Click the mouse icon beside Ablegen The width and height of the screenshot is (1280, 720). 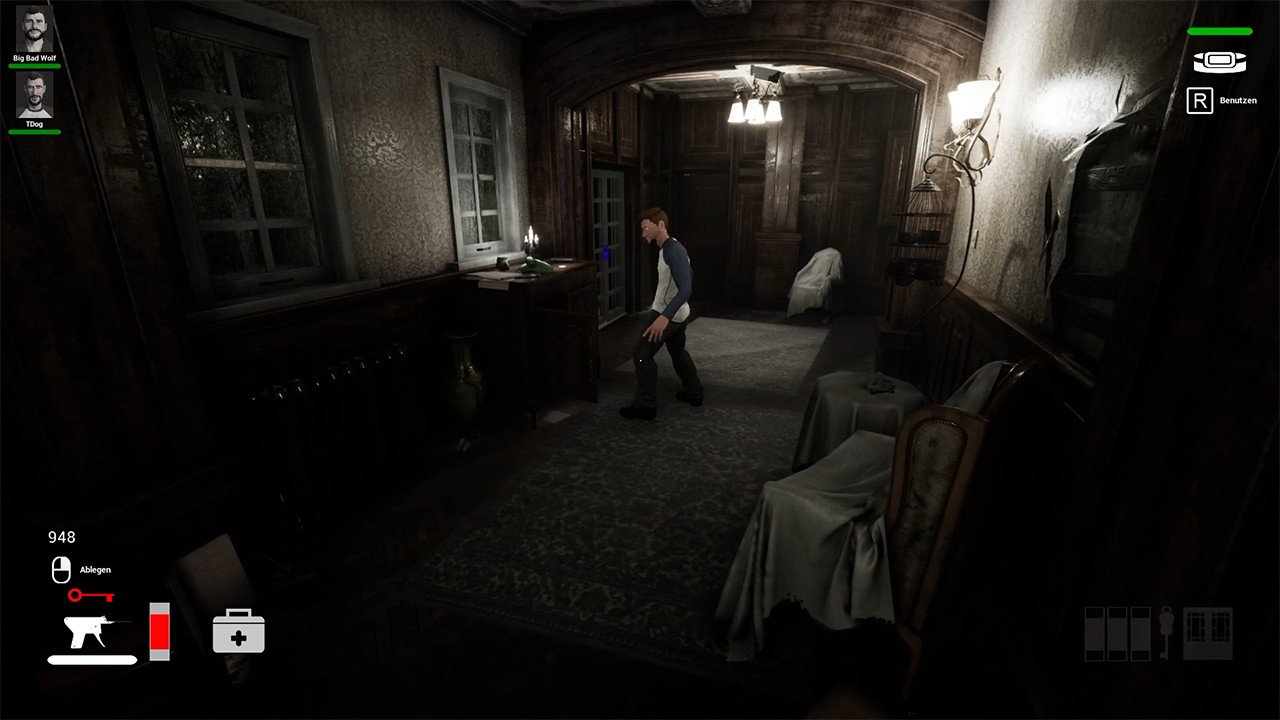coord(61,570)
